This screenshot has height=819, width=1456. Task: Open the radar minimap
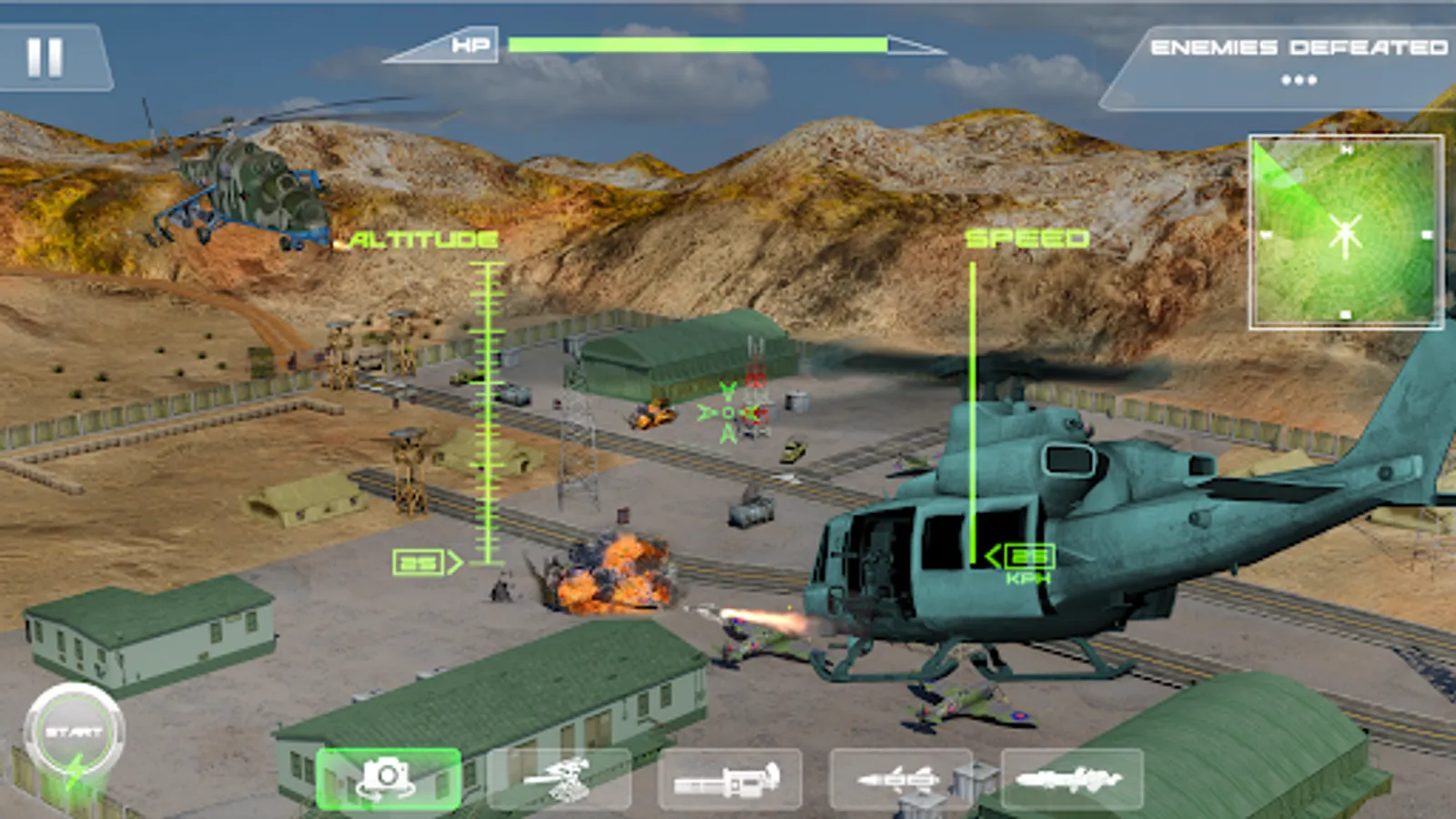coord(1345,227)
